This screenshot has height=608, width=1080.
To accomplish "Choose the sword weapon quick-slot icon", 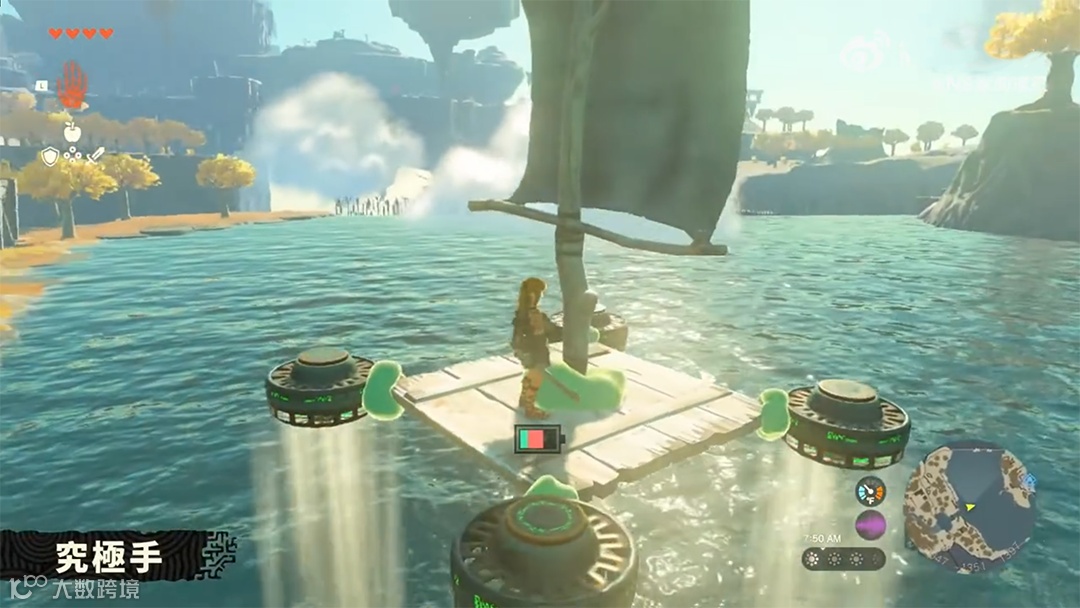I will 96,156.
